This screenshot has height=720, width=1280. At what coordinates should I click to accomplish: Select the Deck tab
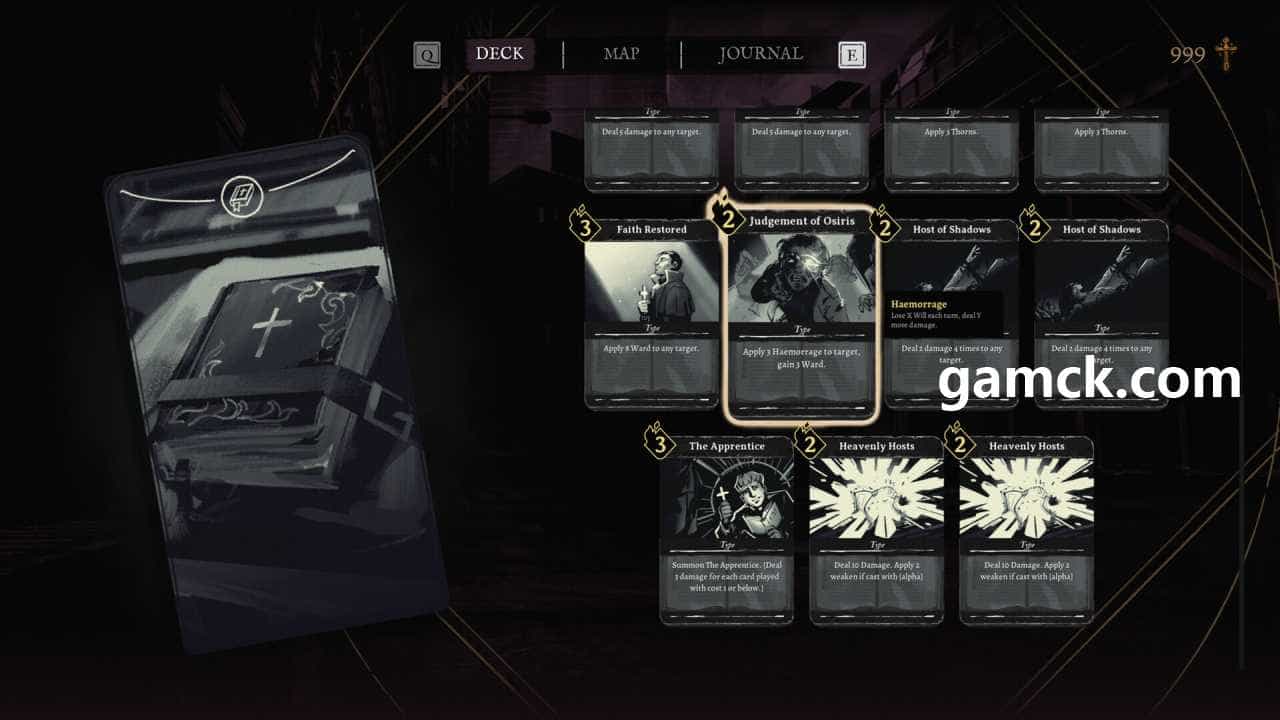(499, 54)
